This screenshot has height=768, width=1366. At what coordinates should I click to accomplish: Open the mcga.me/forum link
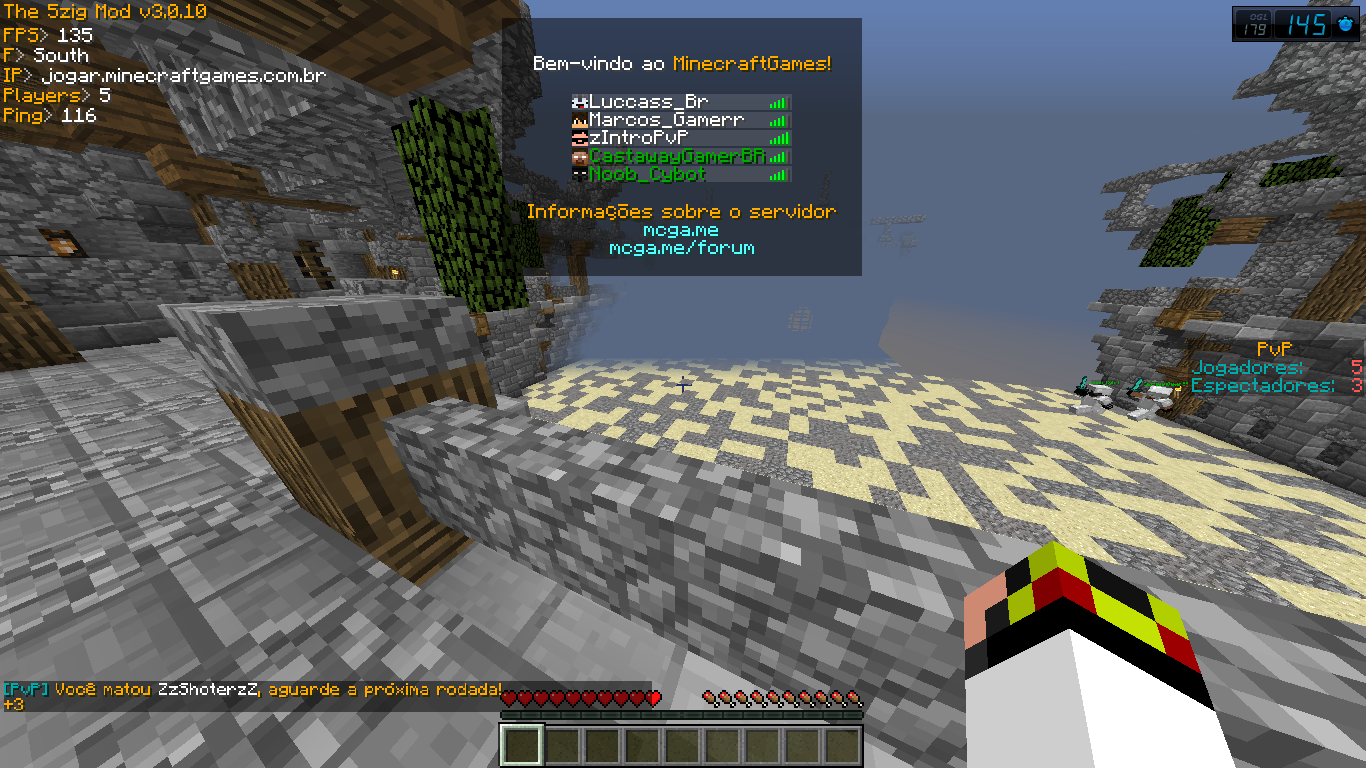click(x=681, y=248)
